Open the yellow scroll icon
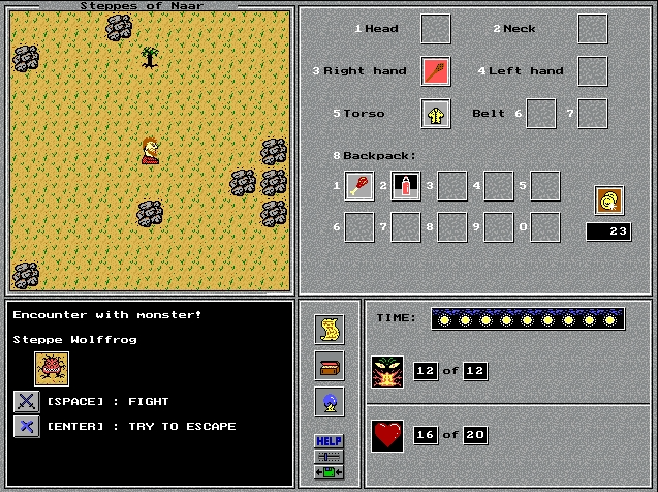Image resolution: width=658 pixels, height=492 pixels. pyautogui.click(x=329, y=328)
